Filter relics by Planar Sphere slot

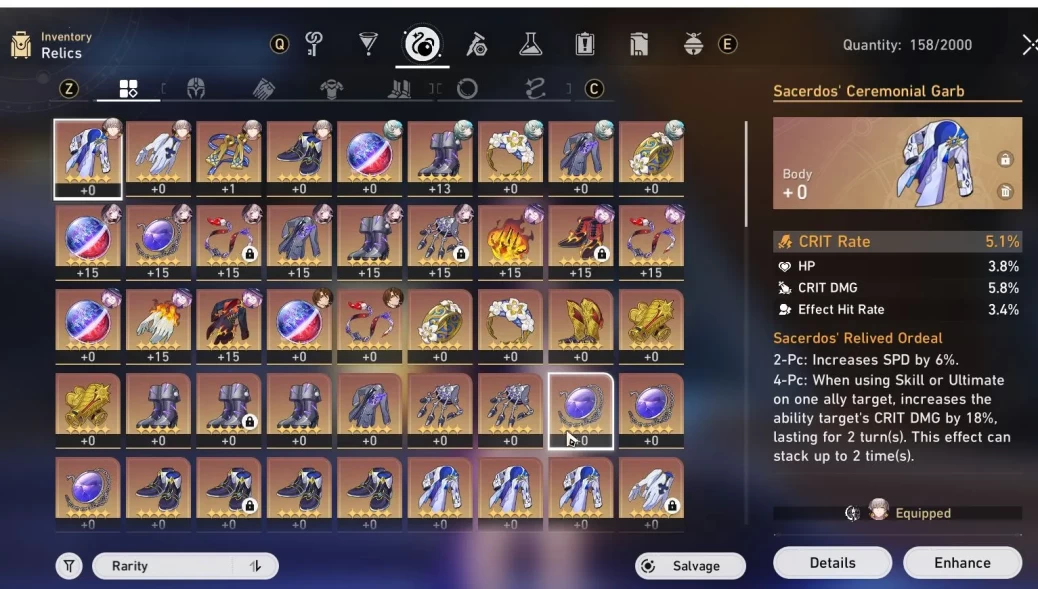(x=467, y=89)
